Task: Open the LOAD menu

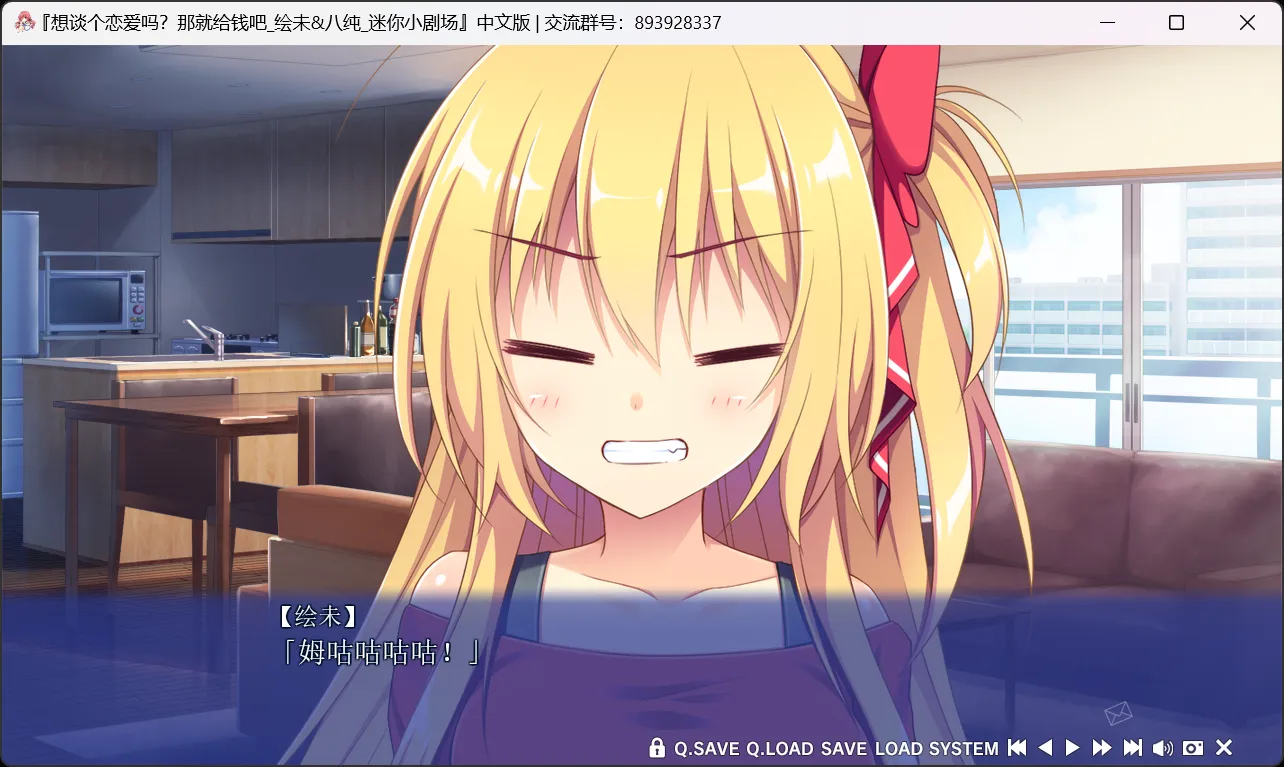Action: (x=898, y=748)
